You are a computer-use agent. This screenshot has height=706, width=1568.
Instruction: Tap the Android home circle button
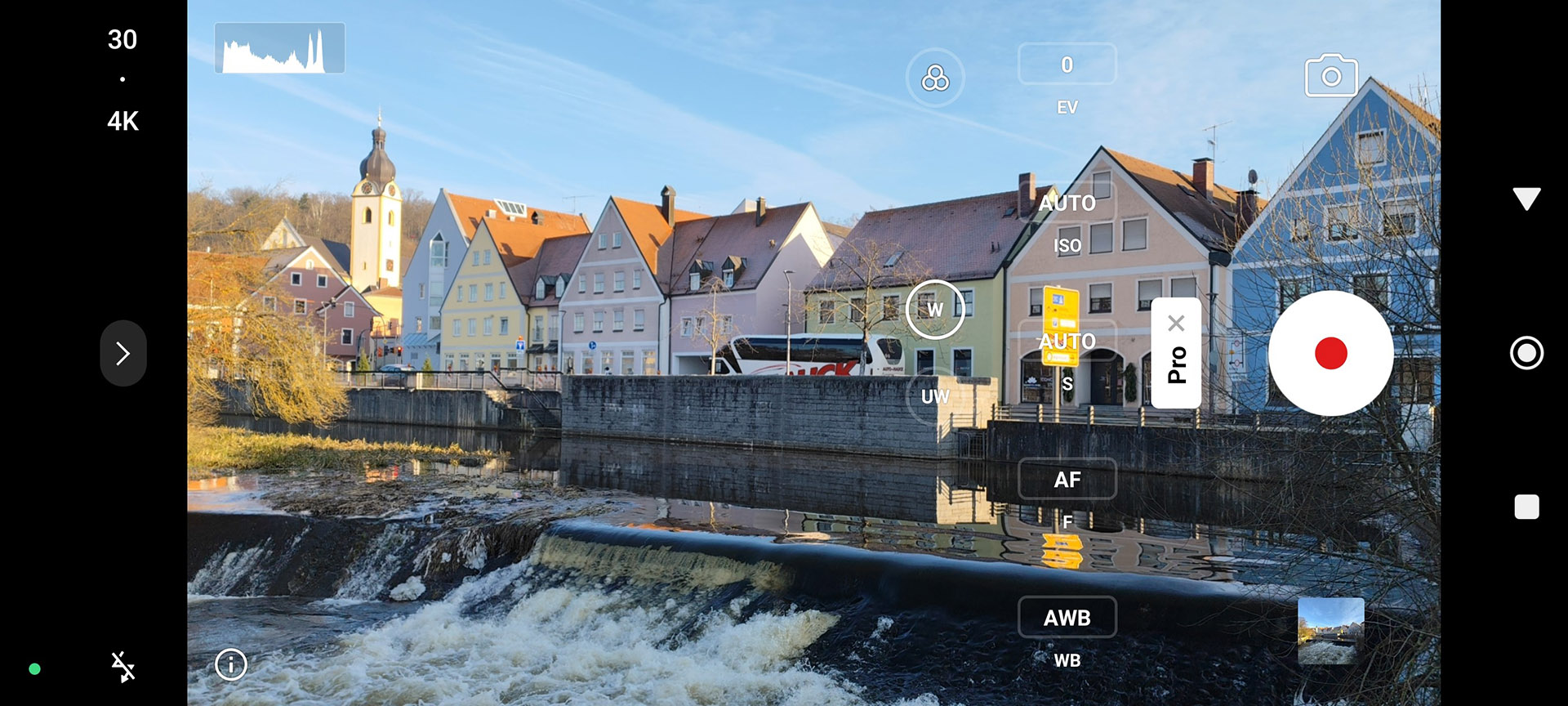click(x=1526, y=353)
